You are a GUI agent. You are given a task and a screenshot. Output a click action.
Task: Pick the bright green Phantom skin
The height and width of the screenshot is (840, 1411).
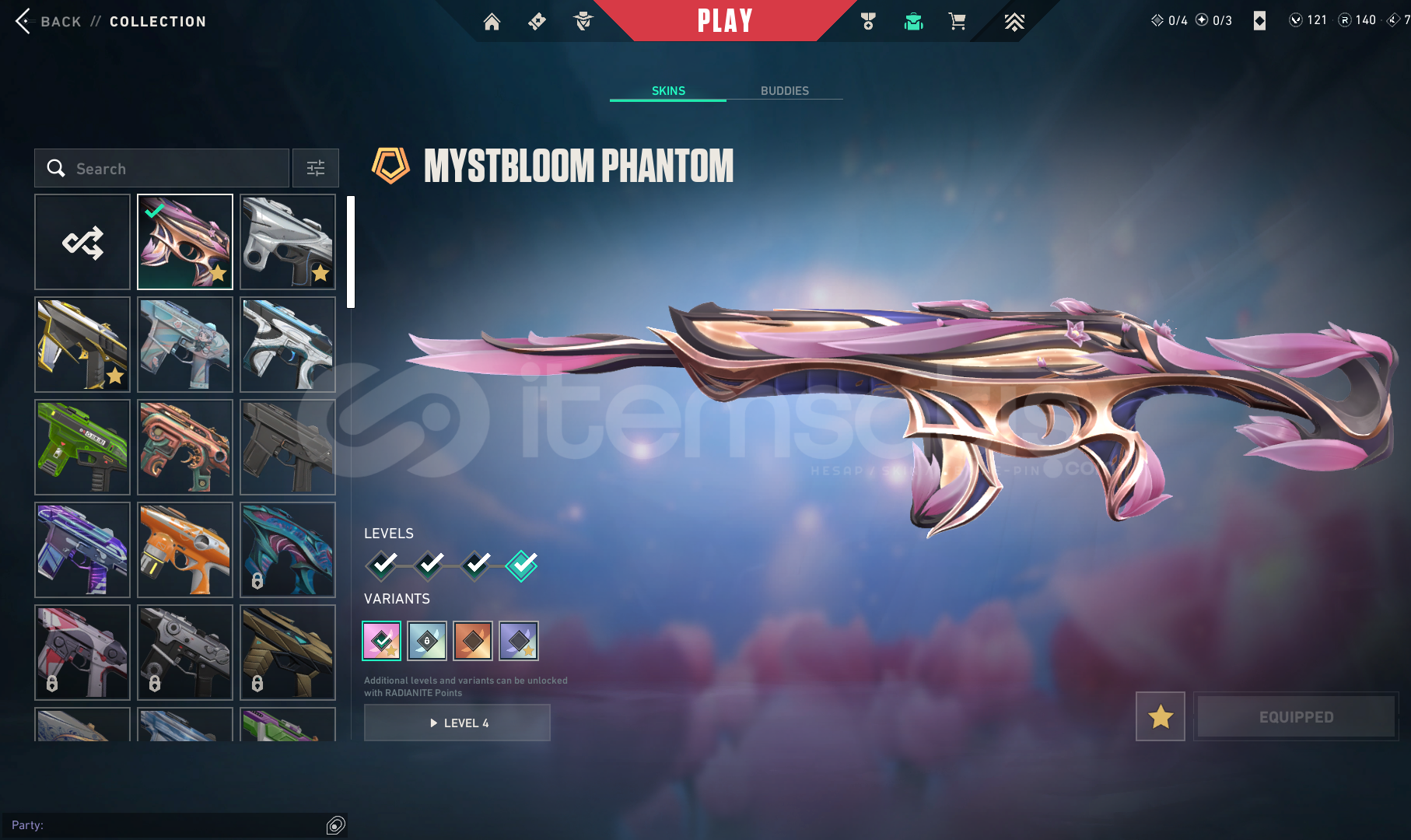click(x=82, y=447)
